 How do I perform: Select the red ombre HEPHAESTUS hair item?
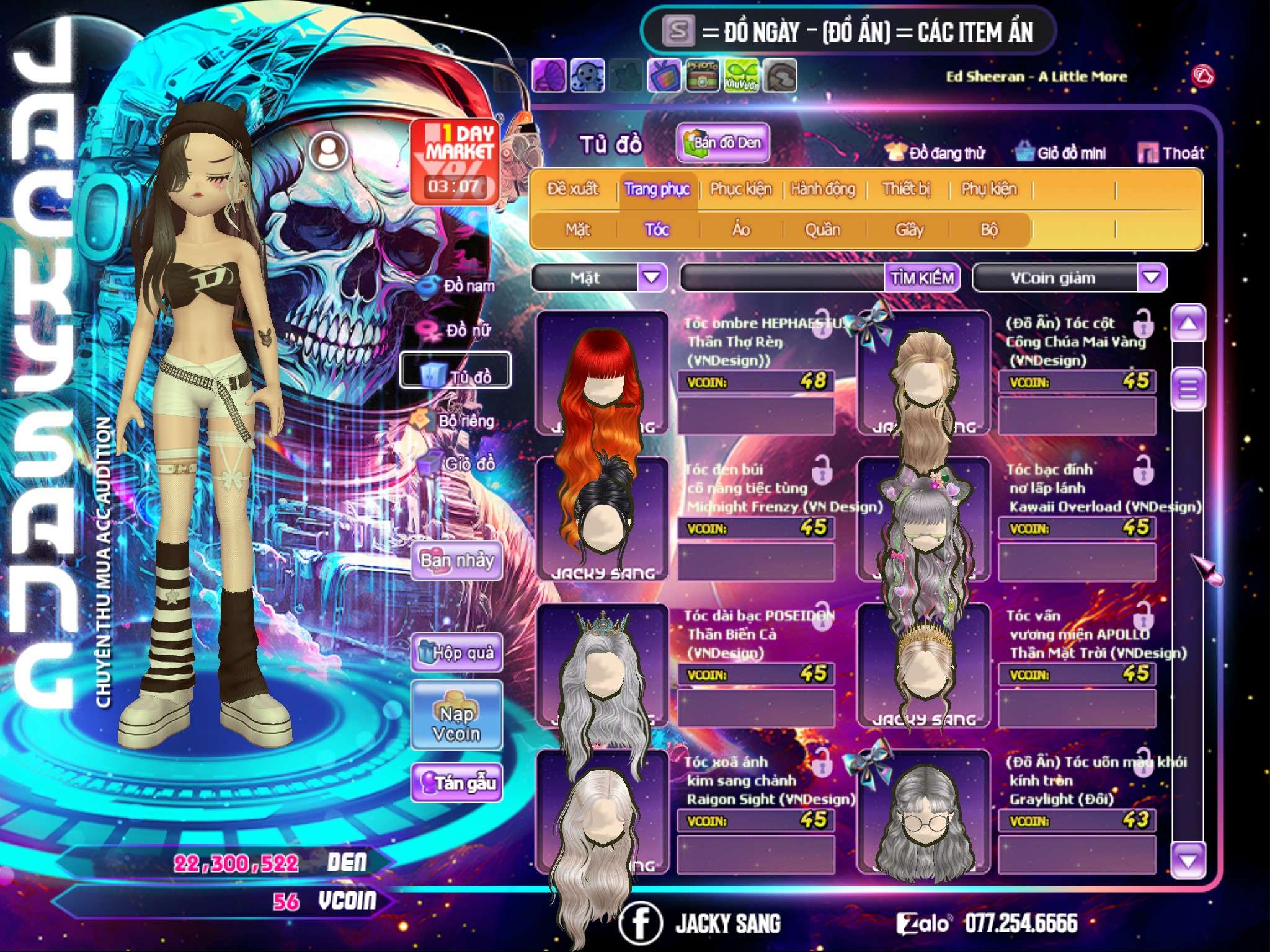pos(600,372)
